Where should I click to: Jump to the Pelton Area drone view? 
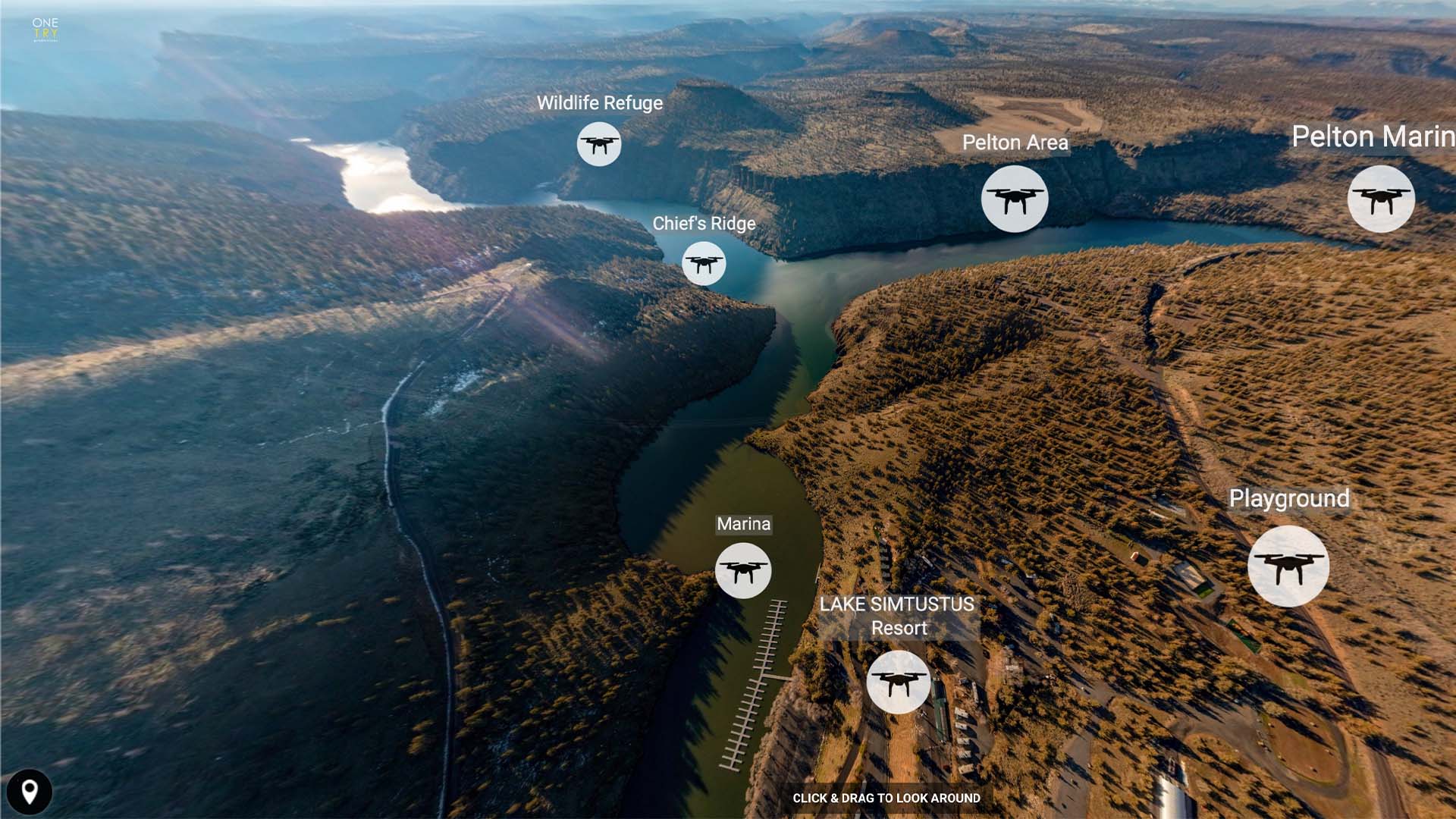coord(1015,199)
